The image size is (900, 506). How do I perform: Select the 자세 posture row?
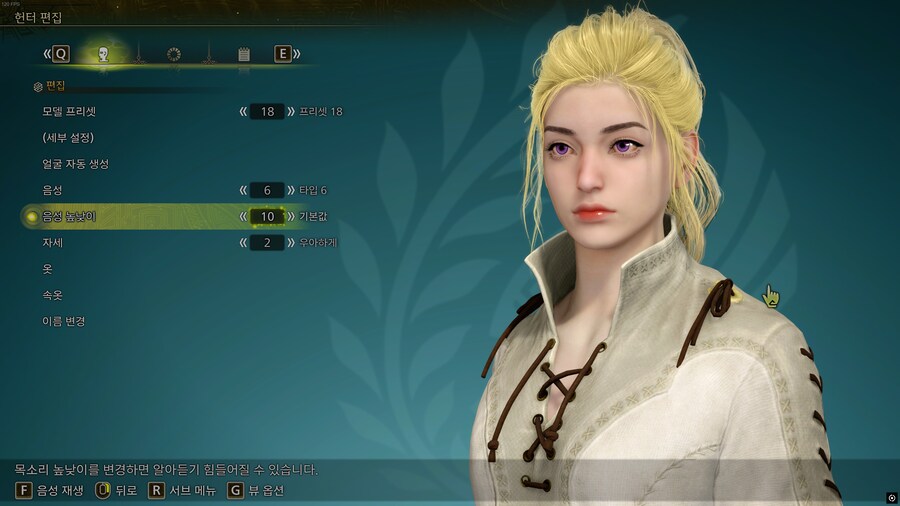53,242
